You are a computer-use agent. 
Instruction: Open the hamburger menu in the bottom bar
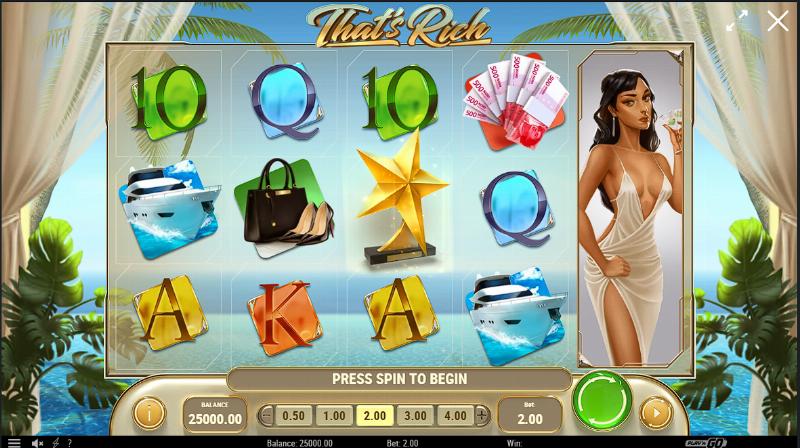point(13,442)
